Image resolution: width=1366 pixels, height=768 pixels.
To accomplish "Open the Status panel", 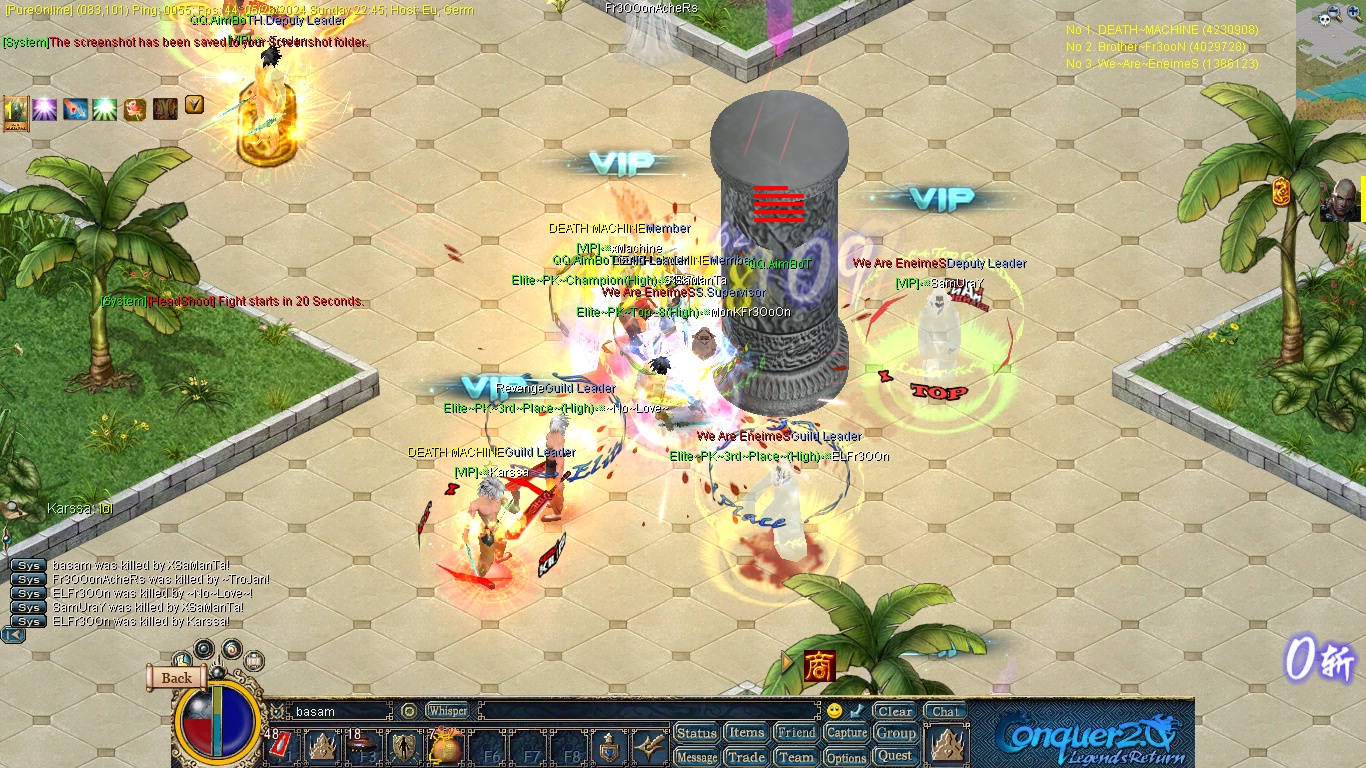I will point(696,733).
